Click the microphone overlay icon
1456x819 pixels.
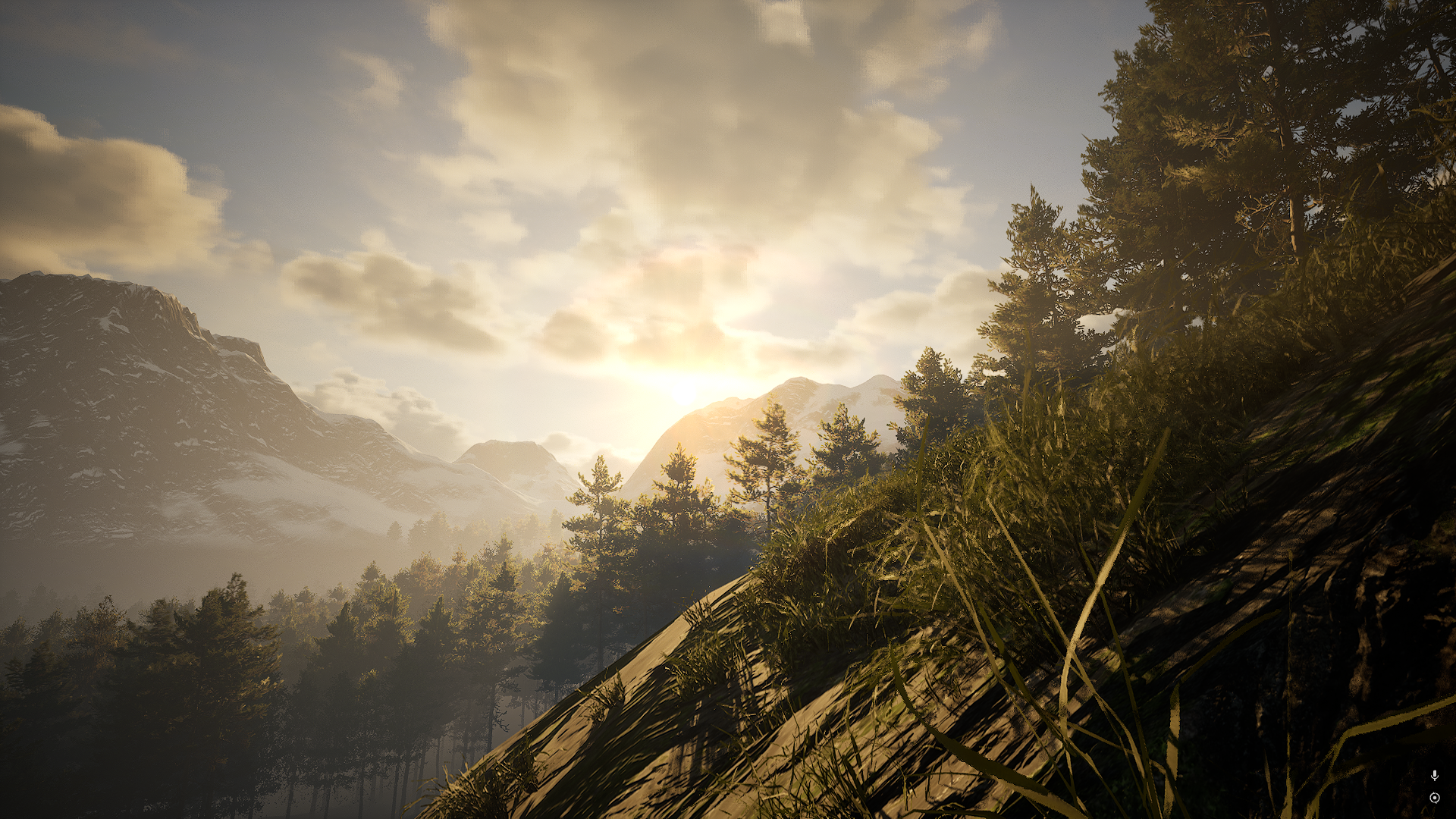tap(1434, 775)
